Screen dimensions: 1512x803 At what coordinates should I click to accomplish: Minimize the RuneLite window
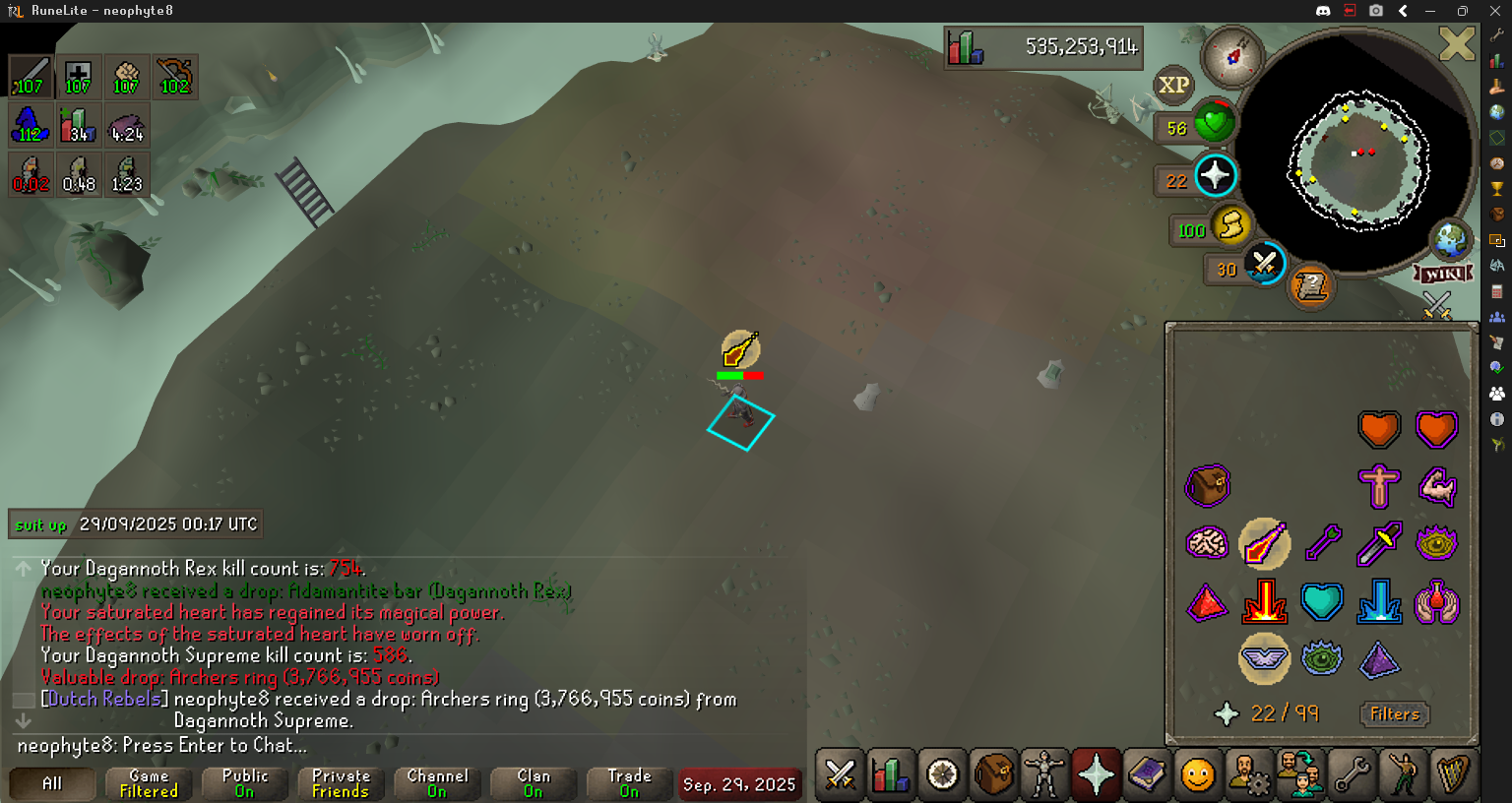[1430, 11]
